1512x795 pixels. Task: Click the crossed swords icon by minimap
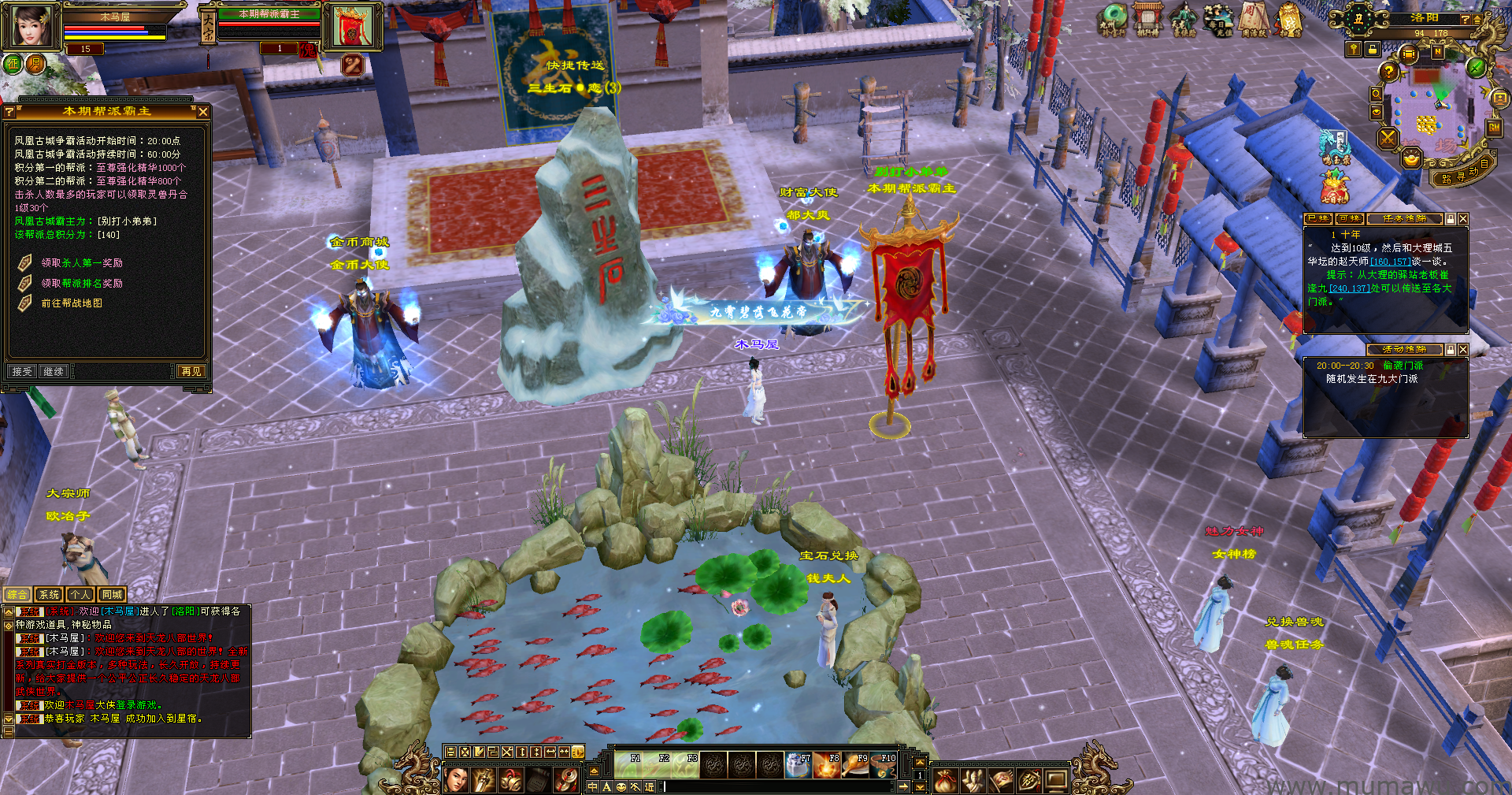[1388, 139]
